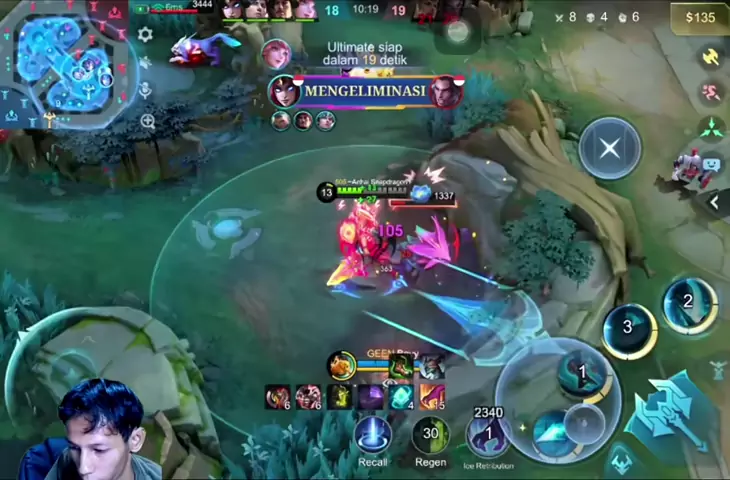Send the yellow attack quick command

[712, 58]
